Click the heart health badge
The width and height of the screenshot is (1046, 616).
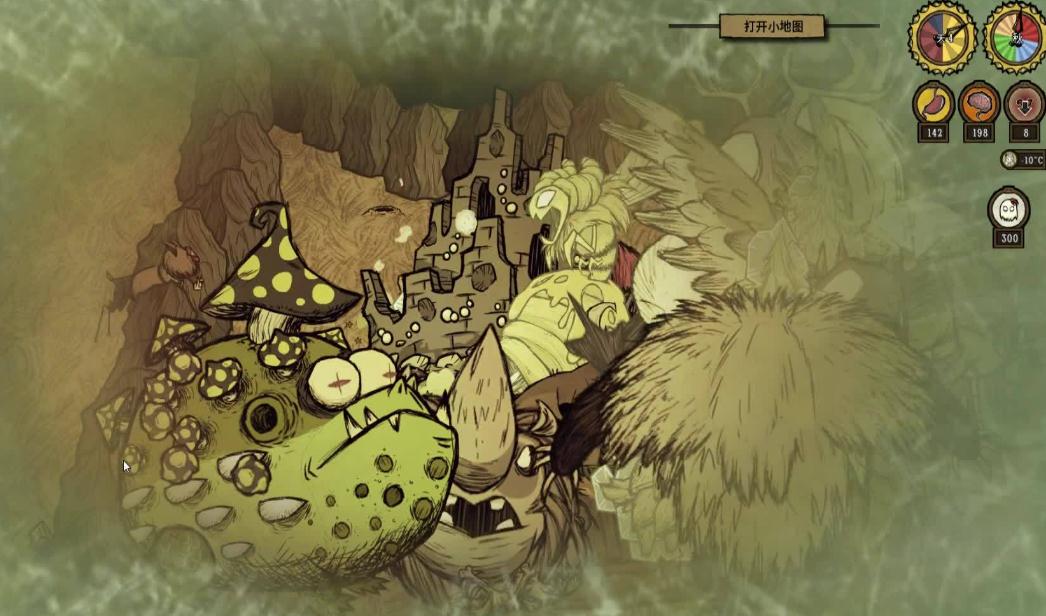[1023, 103]
